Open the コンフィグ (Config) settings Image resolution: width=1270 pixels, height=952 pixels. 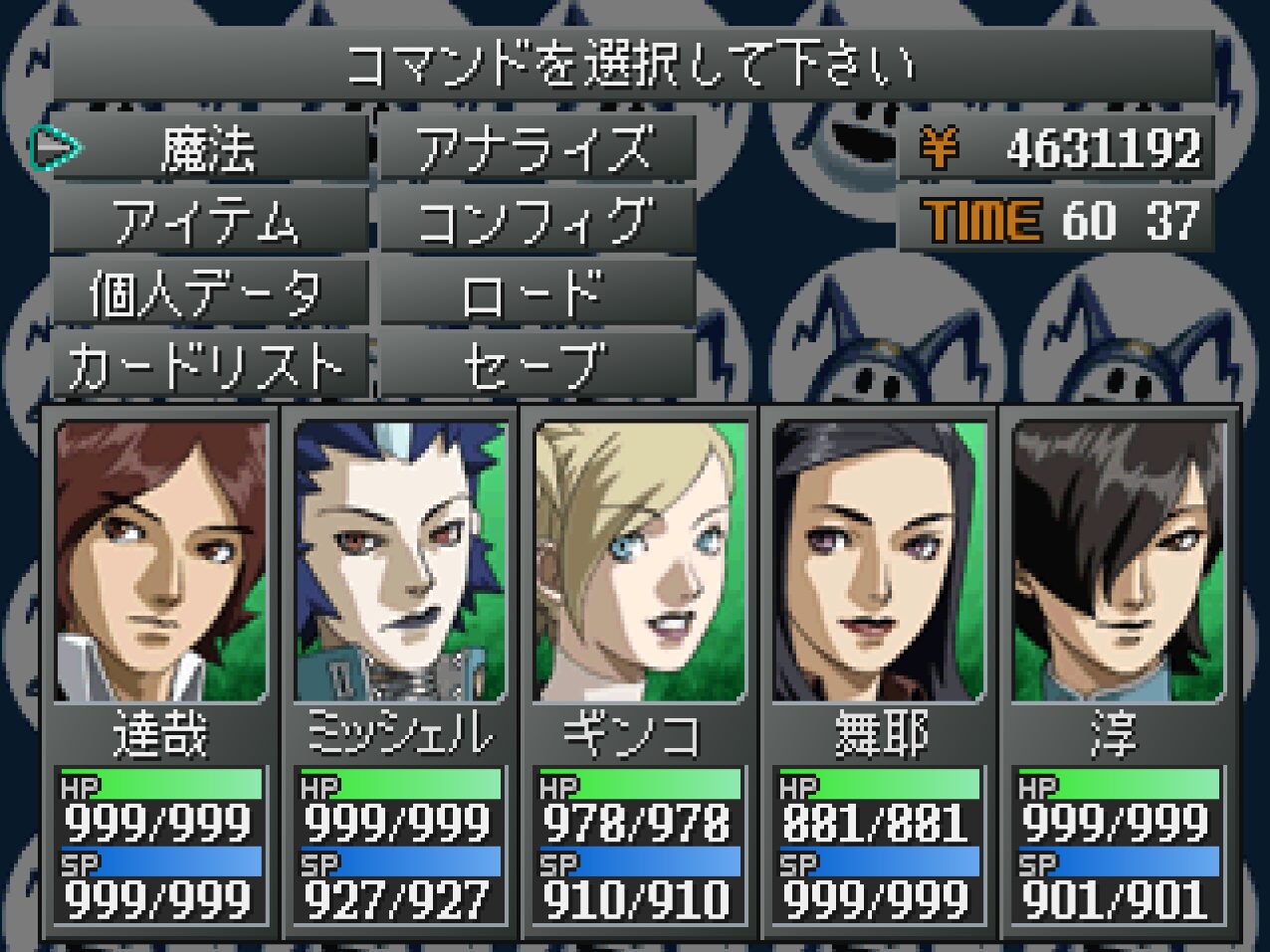(x=536, y=221)
